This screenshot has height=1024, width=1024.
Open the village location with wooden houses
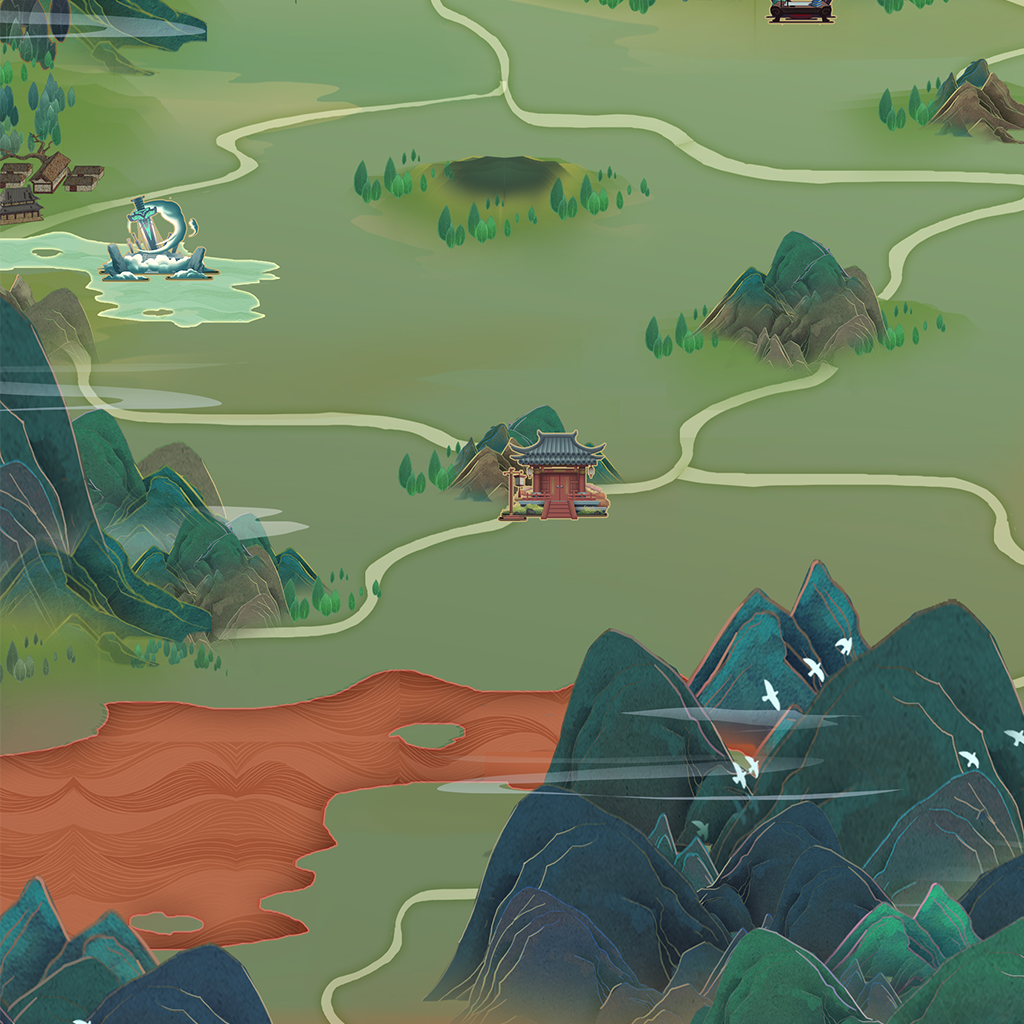tap(45, 180)
